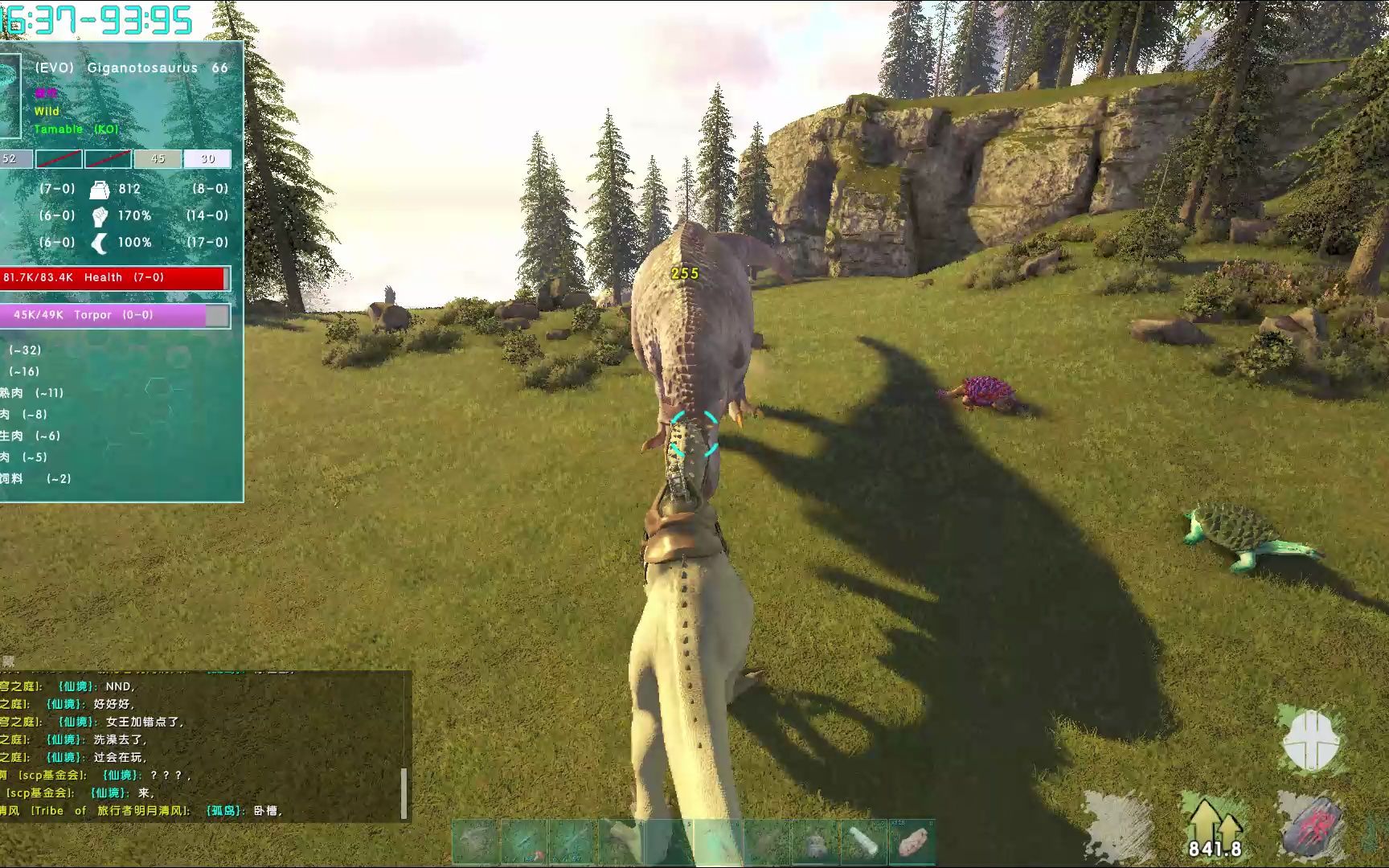Image resolution: width=1389 pixels, height=868 pixels.
Task: Click the chat message box
Action: pos(201,747)
